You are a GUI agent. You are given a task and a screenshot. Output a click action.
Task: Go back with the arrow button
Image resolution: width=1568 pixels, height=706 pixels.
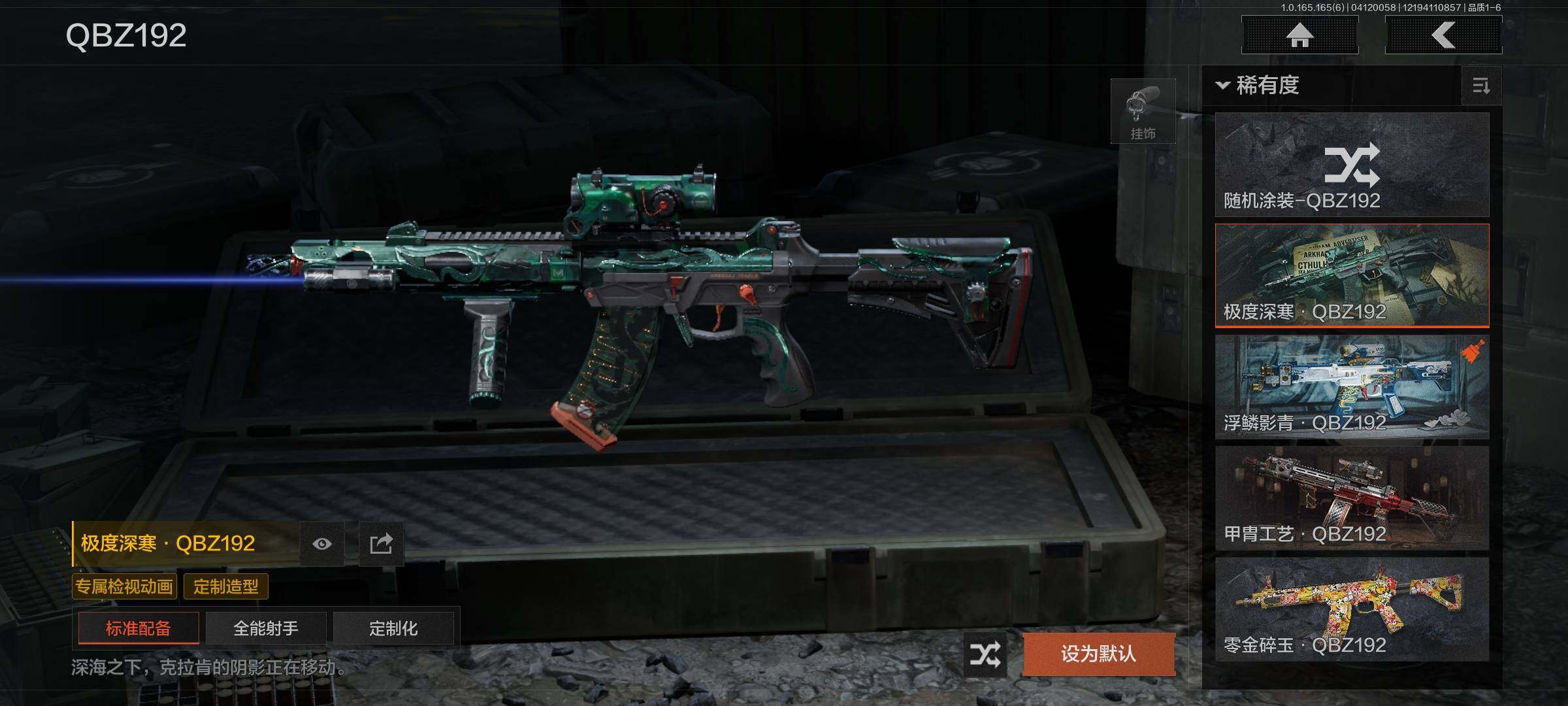click(1443, 35)
